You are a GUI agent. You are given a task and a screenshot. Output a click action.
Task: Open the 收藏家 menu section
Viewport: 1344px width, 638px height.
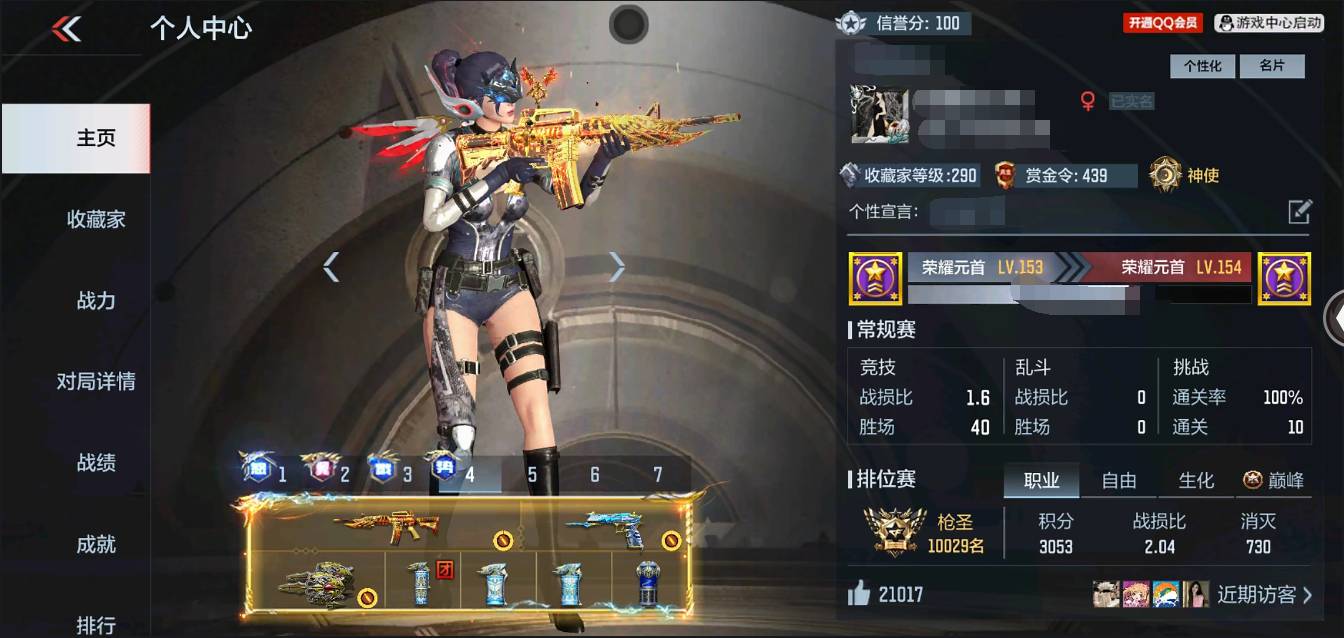(96, 219)
